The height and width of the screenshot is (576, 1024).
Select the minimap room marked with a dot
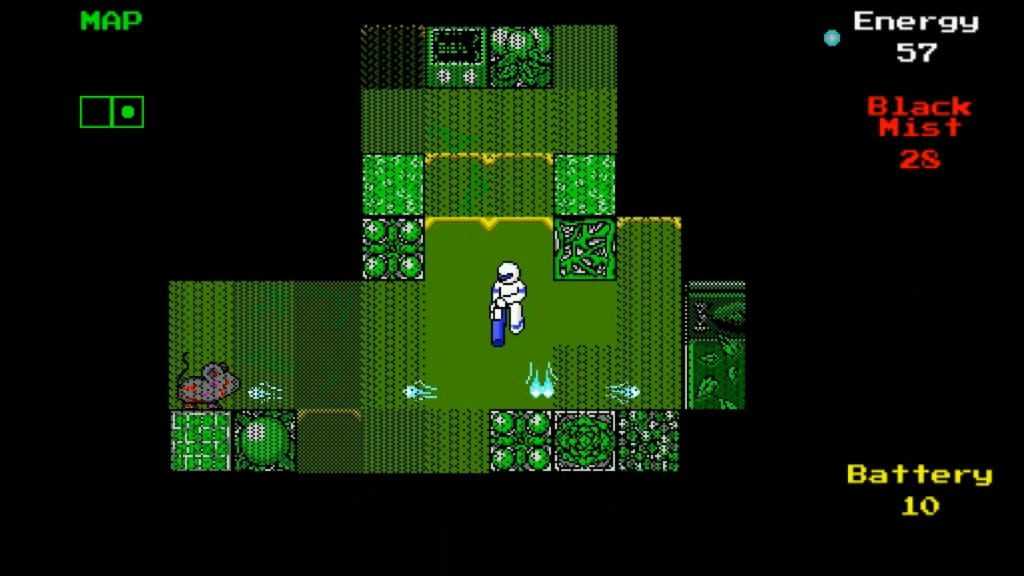pyautogui.click(x=128, y=112)
